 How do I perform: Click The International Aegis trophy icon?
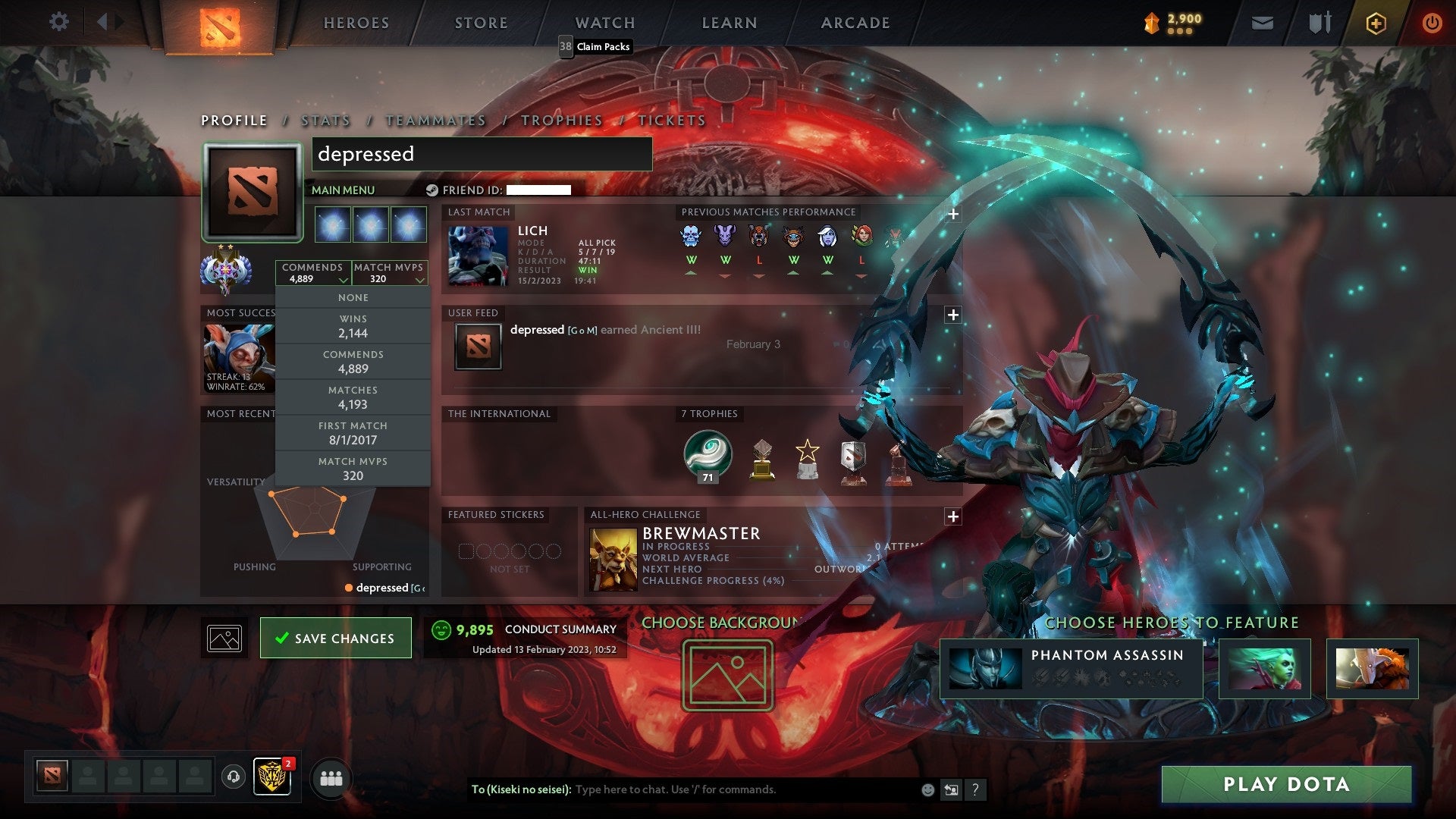(x=707, y=455)
